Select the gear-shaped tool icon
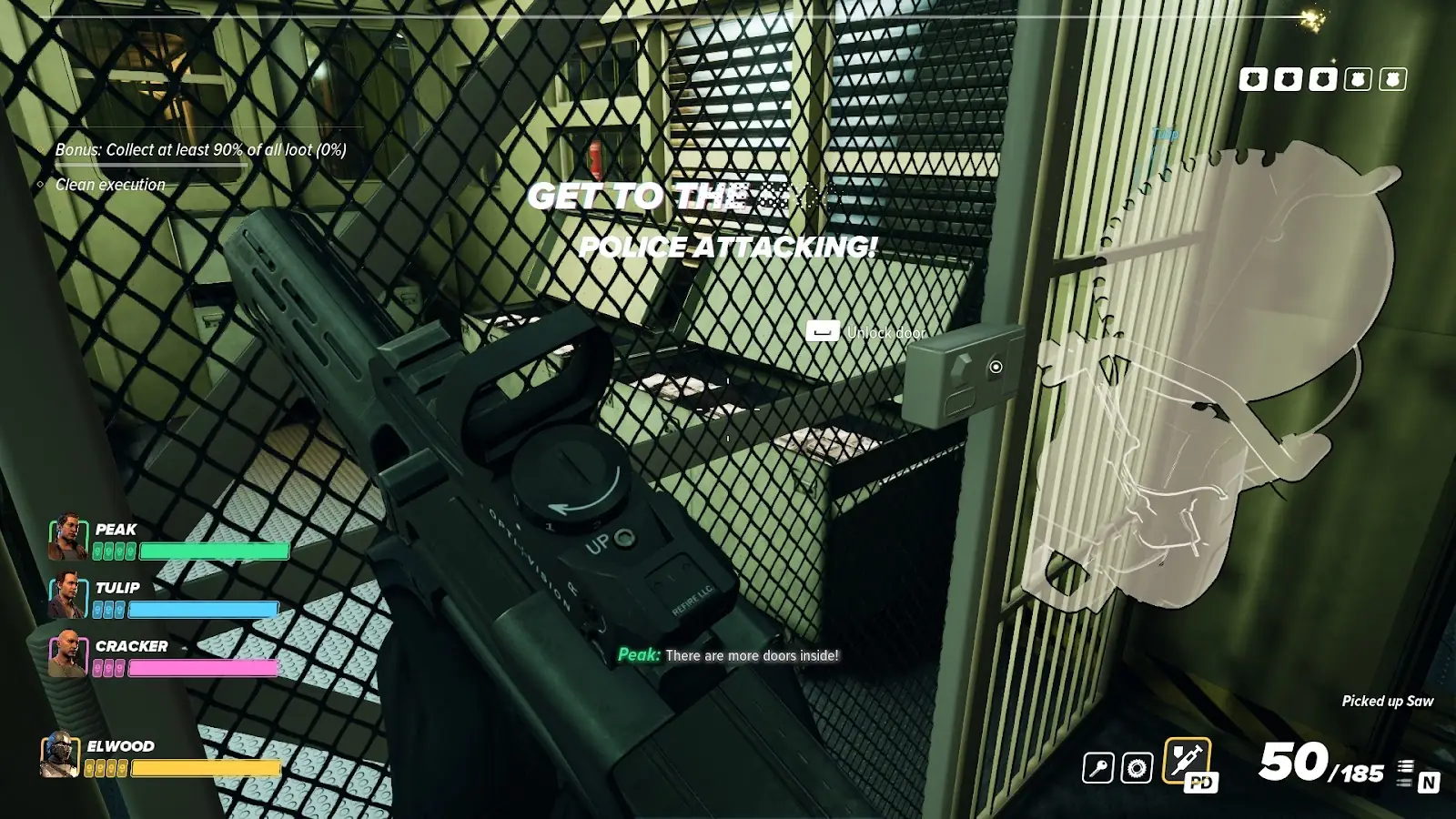This screenshot has height=819, width=1456. point(1137,768)
